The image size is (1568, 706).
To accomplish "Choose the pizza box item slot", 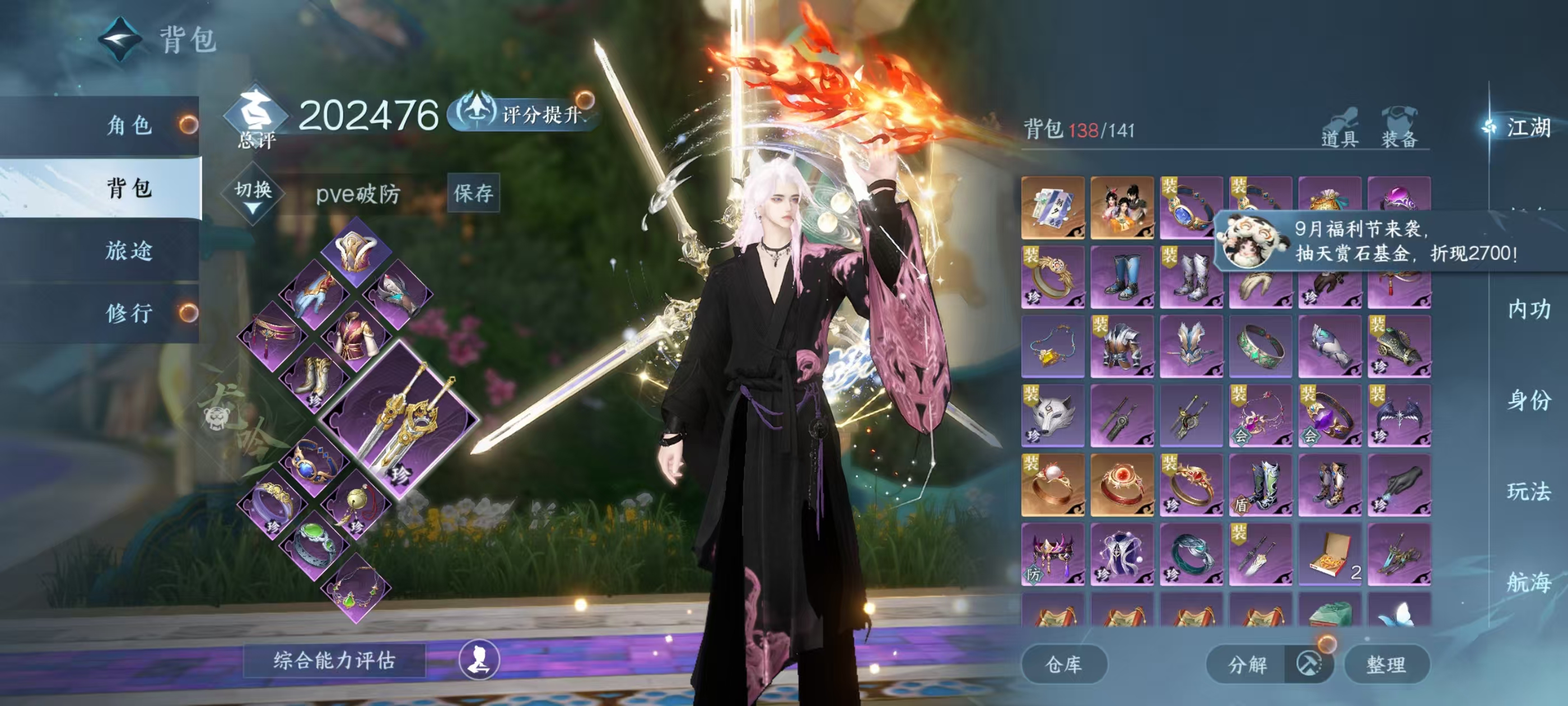I will click(1330, 554).
